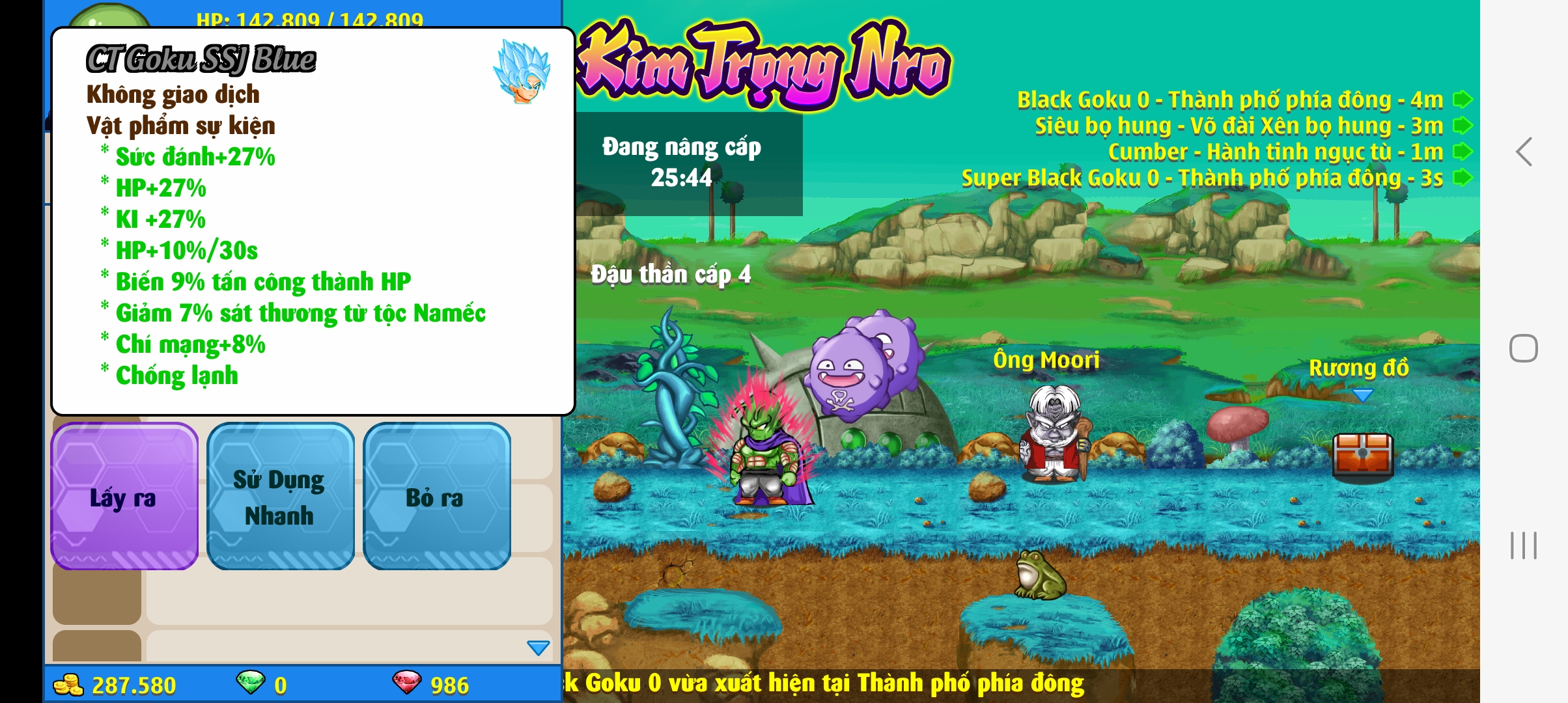
Task: Take out the item with Lấy ra
Action: tap(124, 497)
